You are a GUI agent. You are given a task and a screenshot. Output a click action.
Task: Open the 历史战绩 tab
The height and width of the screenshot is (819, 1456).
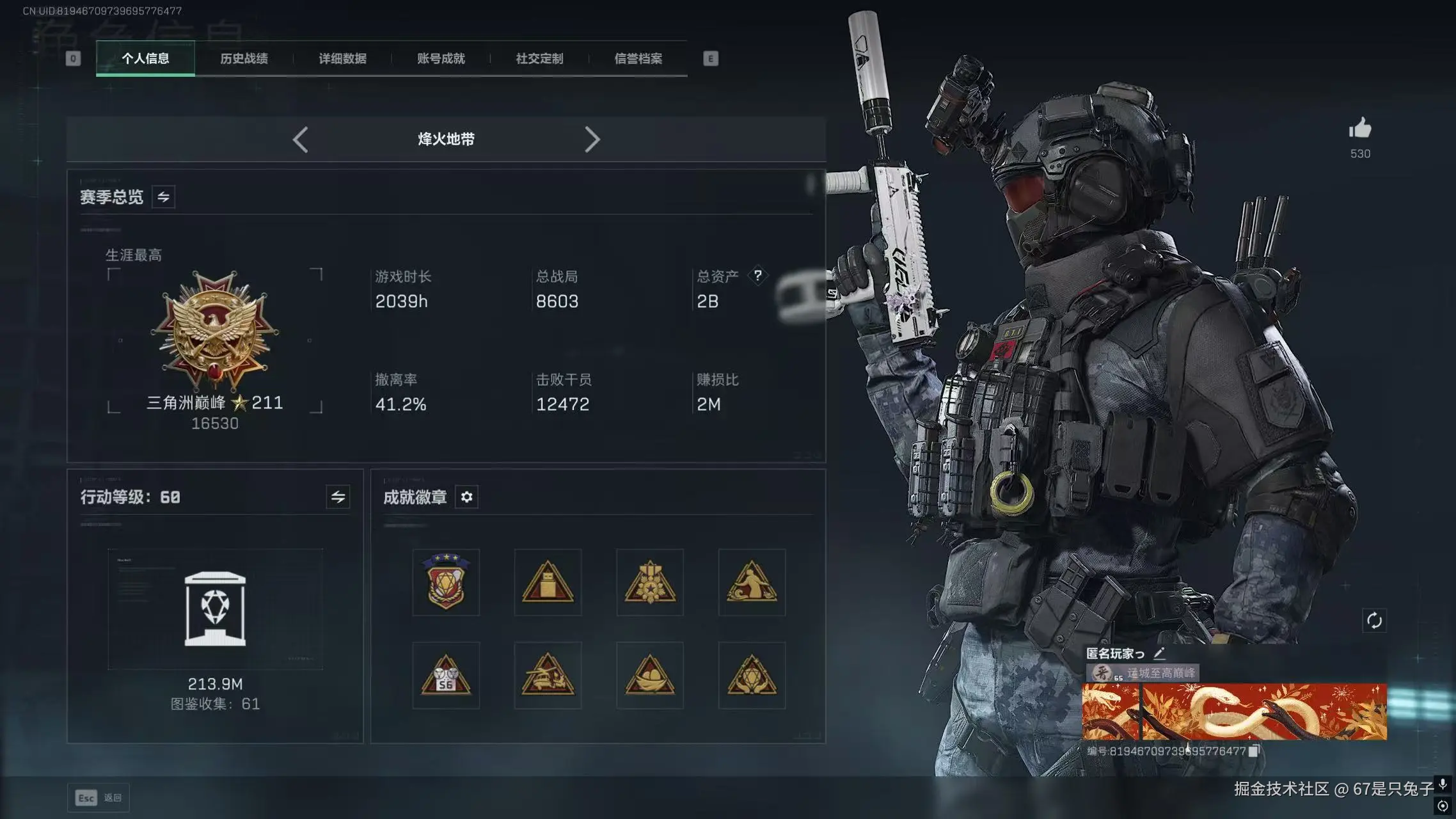coord(244,58)
